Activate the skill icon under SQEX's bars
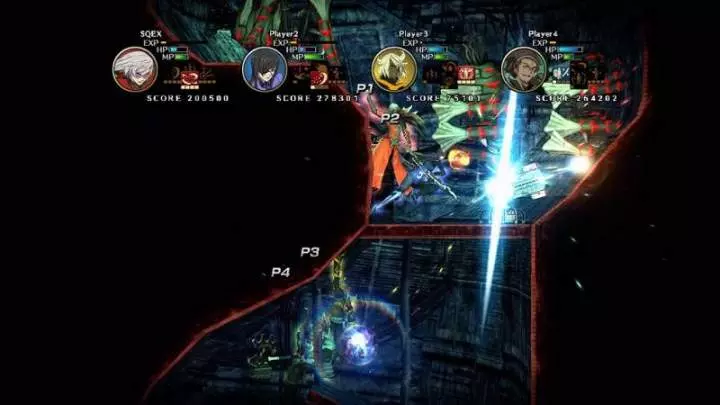The width and height of the screenshot is (720, 405). point(187,74)
